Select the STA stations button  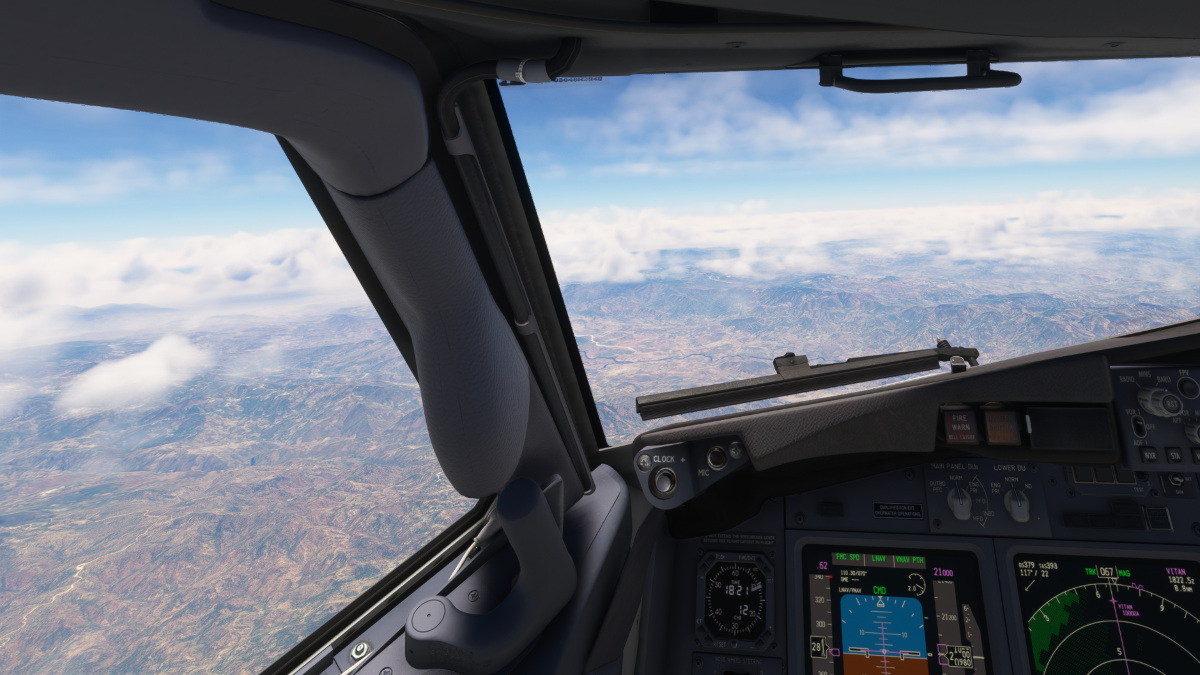click(x=1173, y=455)
